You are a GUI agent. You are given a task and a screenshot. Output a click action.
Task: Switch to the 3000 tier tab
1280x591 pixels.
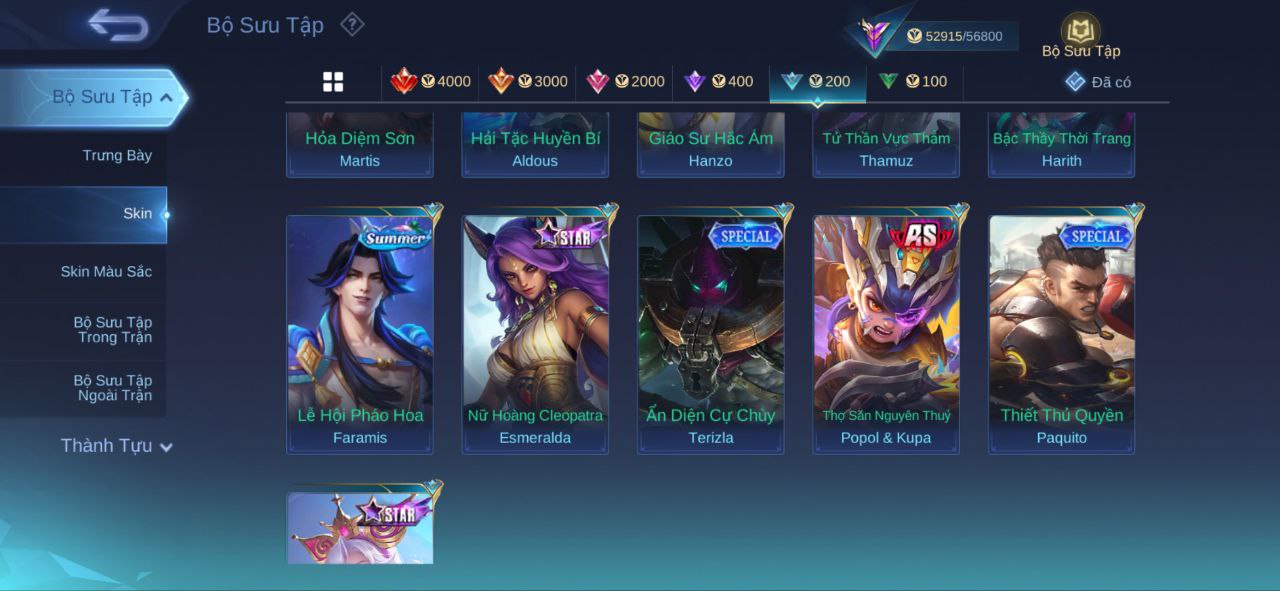(x=528, y=81)
